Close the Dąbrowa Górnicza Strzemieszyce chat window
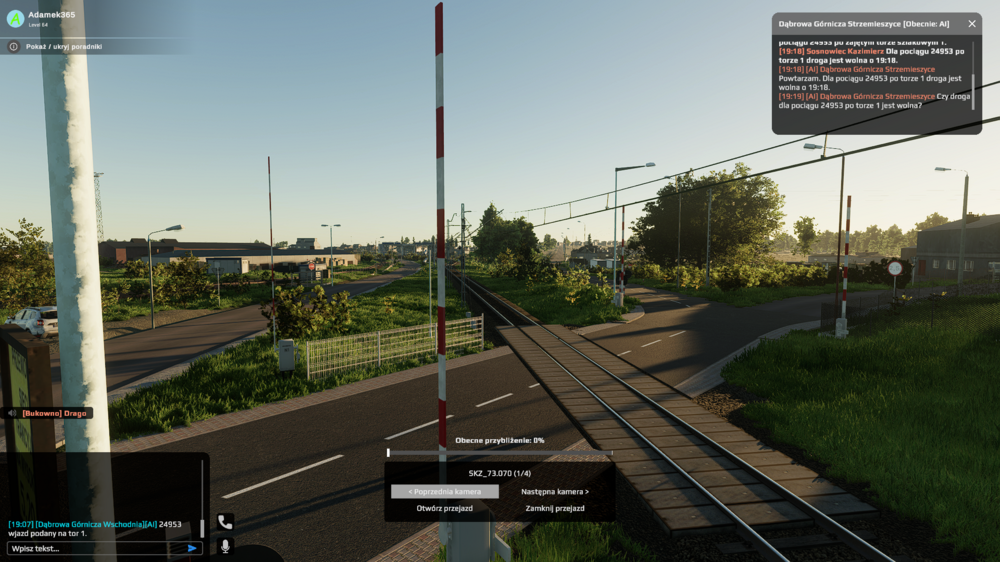The image size is (1000, 562). 971,23
